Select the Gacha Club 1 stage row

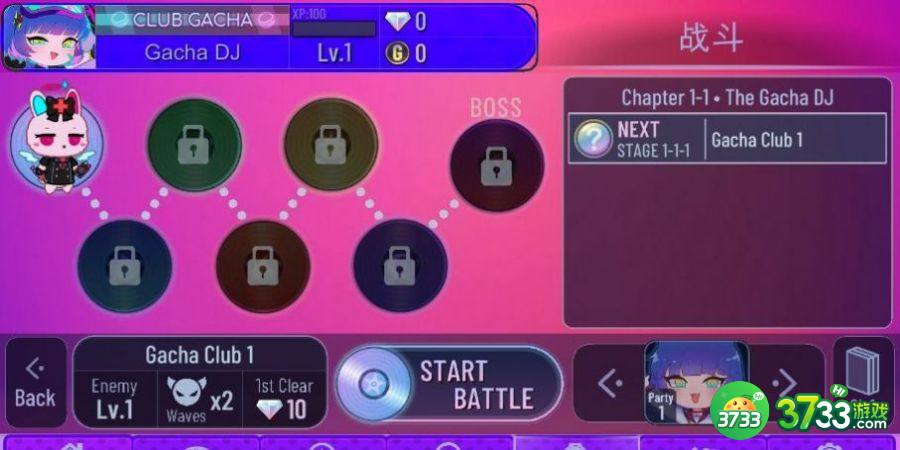[727, 139]
